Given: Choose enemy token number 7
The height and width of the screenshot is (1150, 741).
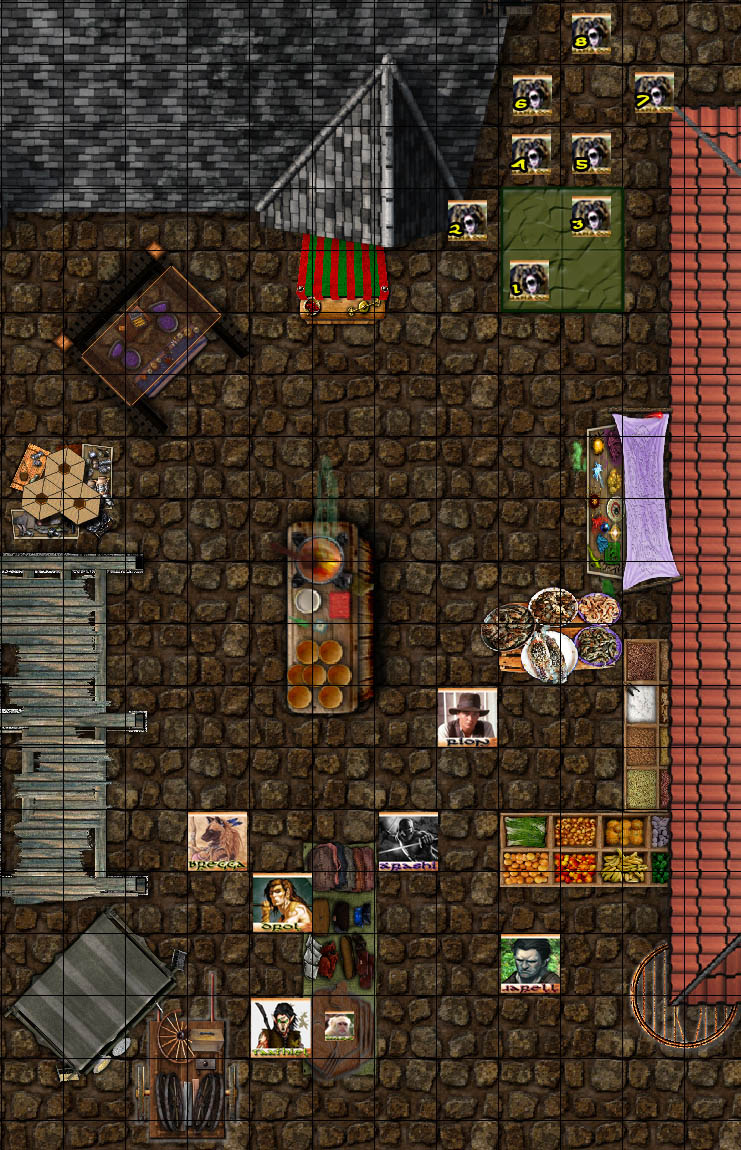Looking at the screenshot, I should 653,91.
